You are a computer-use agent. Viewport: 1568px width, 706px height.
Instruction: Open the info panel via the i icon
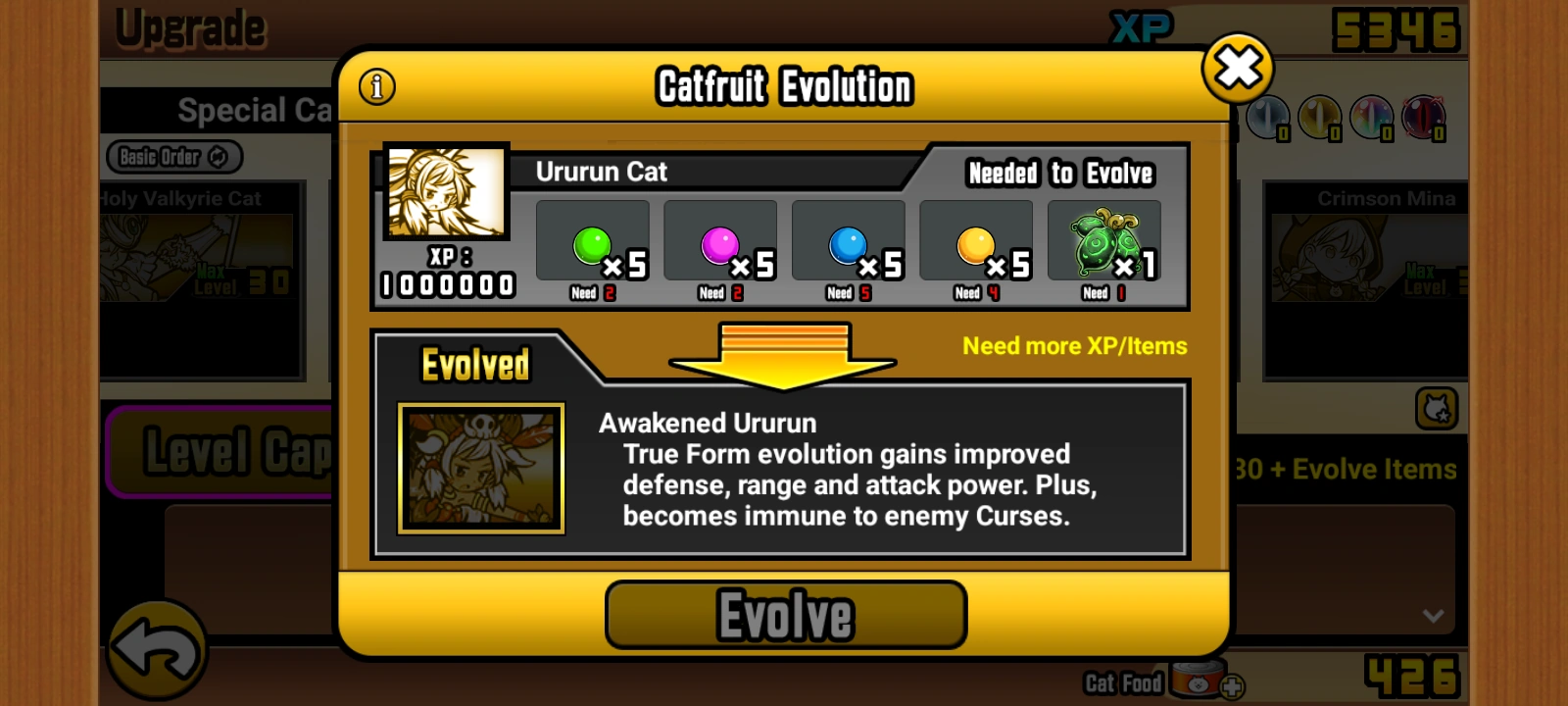click(378, 86)
